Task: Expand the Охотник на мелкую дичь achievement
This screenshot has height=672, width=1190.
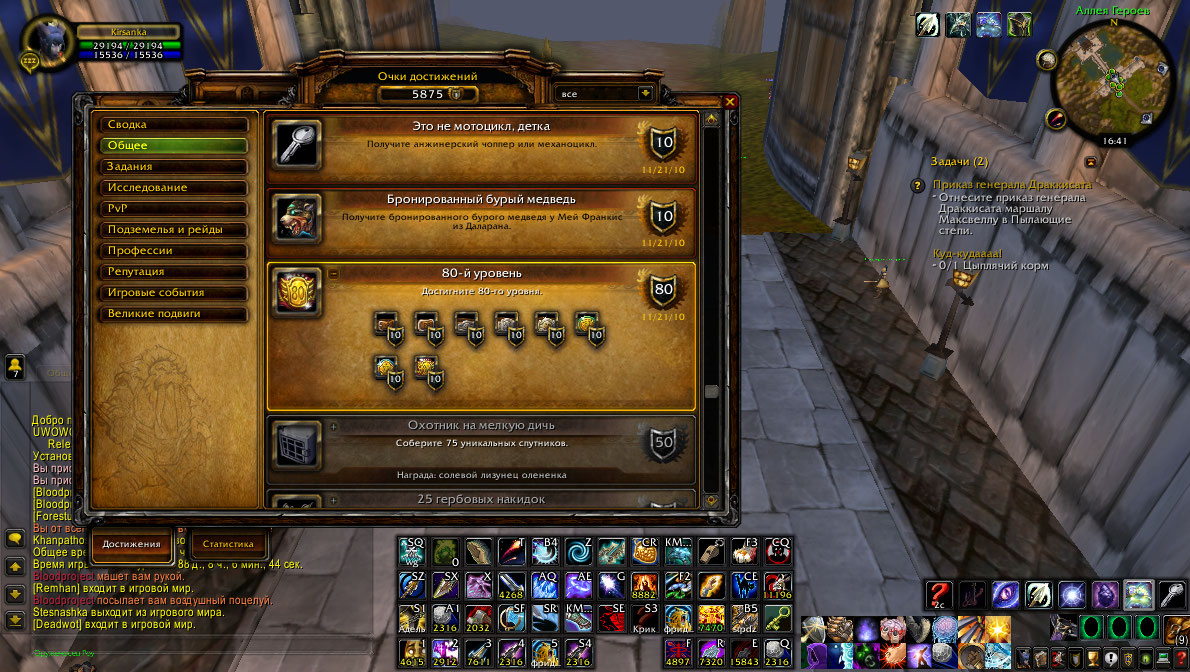Action: coord(333,426)
